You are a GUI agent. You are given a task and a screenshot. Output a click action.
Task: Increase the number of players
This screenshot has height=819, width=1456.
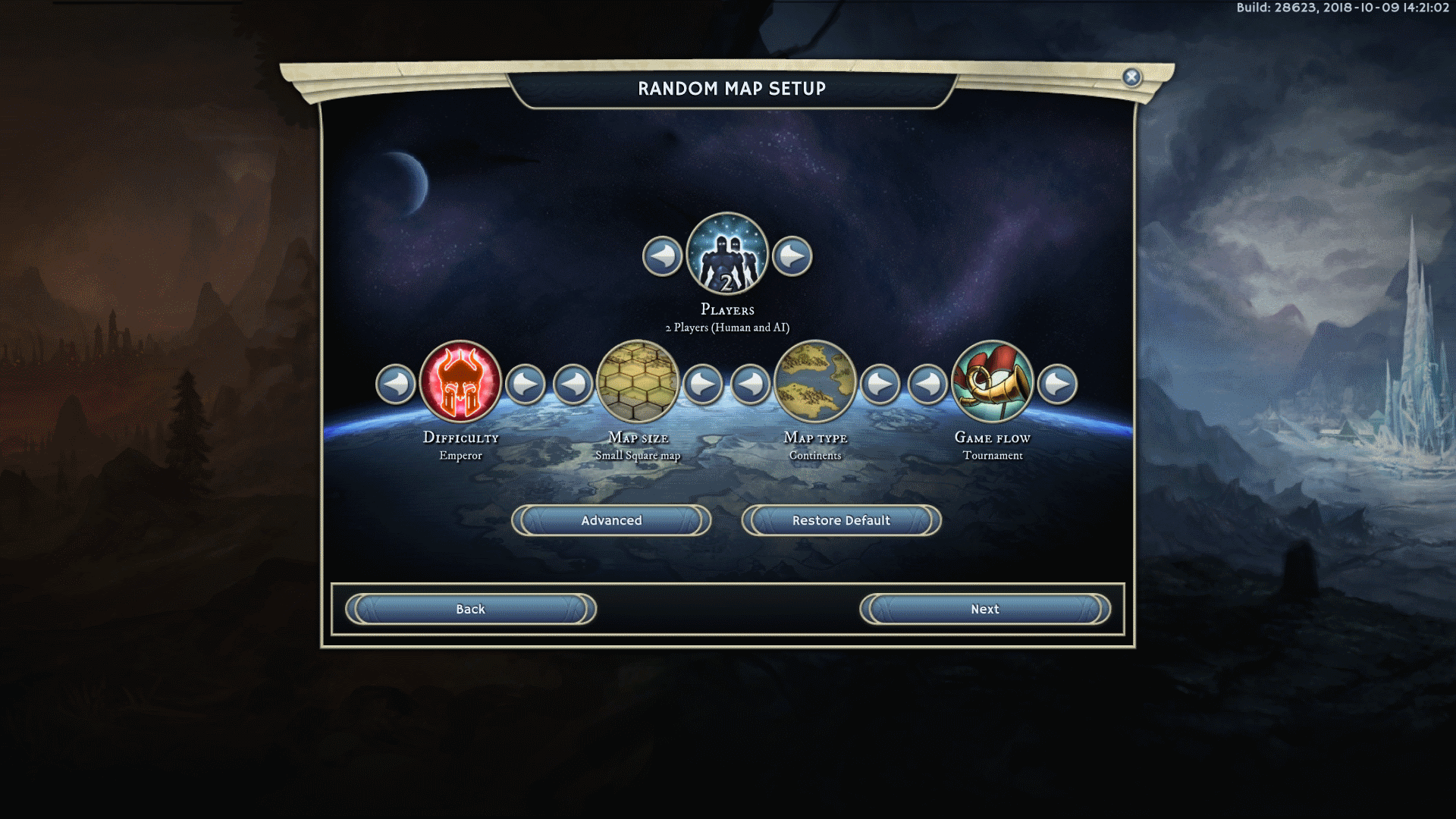coord(792,256)
